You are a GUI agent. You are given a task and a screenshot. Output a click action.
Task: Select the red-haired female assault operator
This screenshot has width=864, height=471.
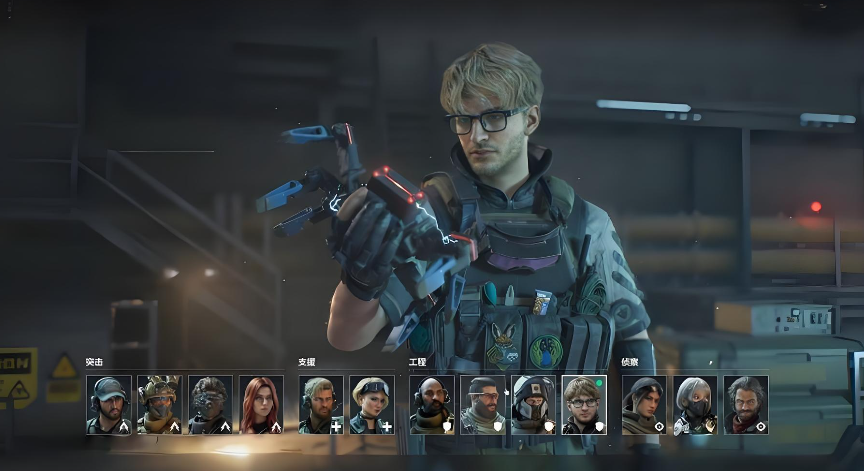pyautogui.click(x=262, y=404)
